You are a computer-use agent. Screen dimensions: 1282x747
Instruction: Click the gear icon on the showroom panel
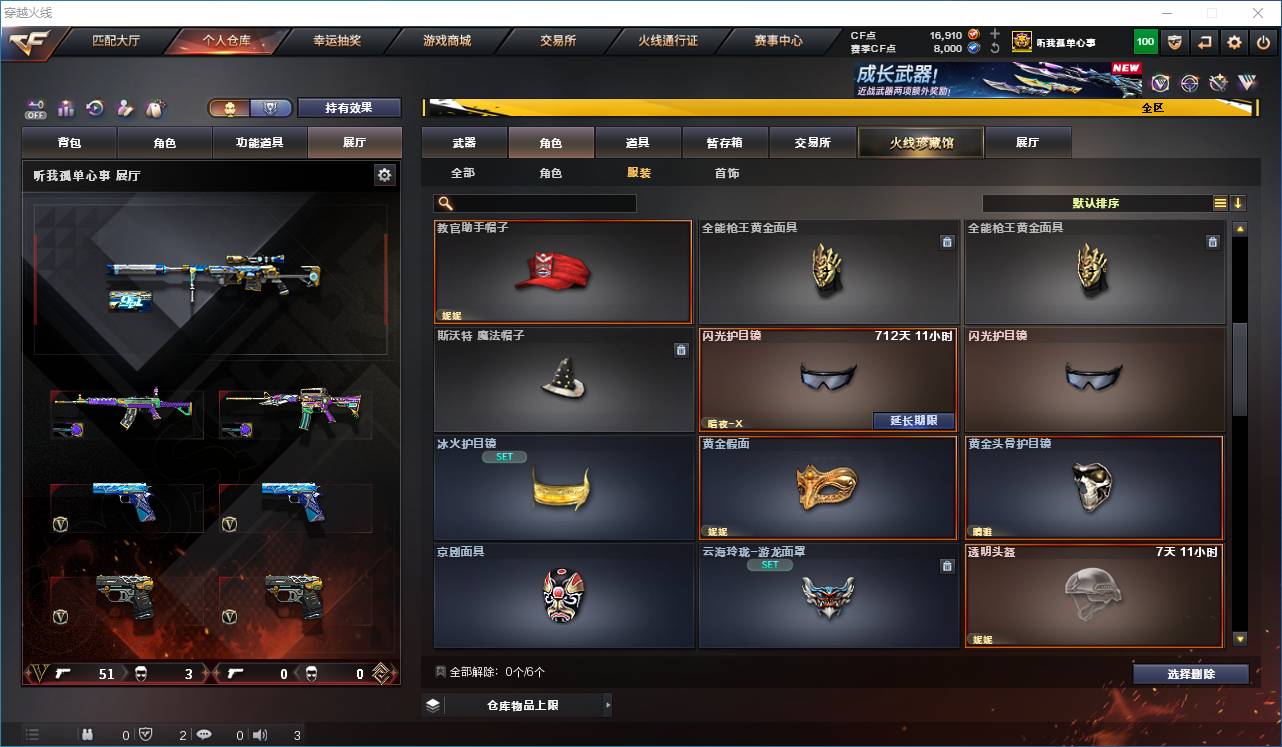384,174
